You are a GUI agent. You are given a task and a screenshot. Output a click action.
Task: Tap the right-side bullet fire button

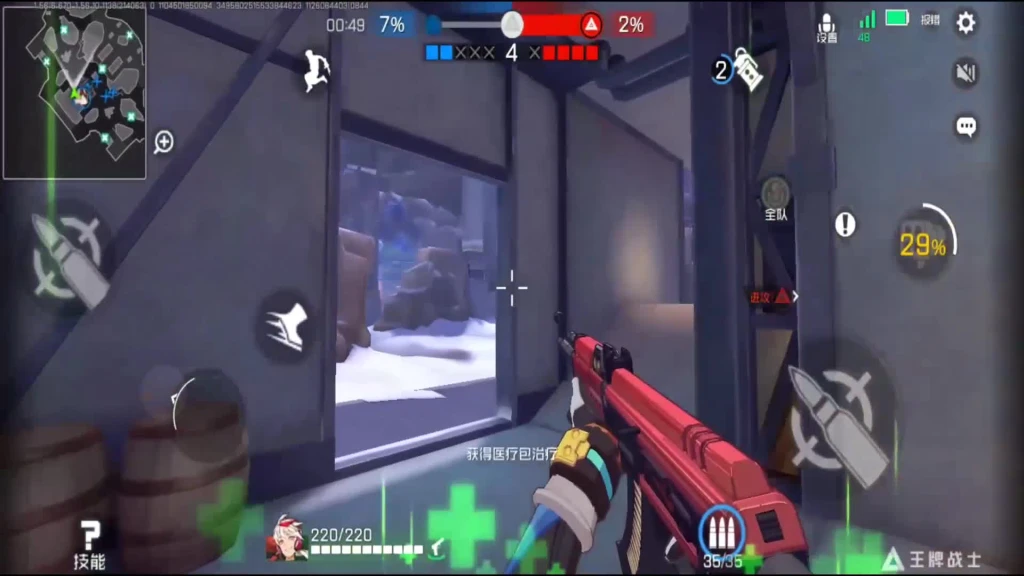pyautogui.click(x=840, y=414)
